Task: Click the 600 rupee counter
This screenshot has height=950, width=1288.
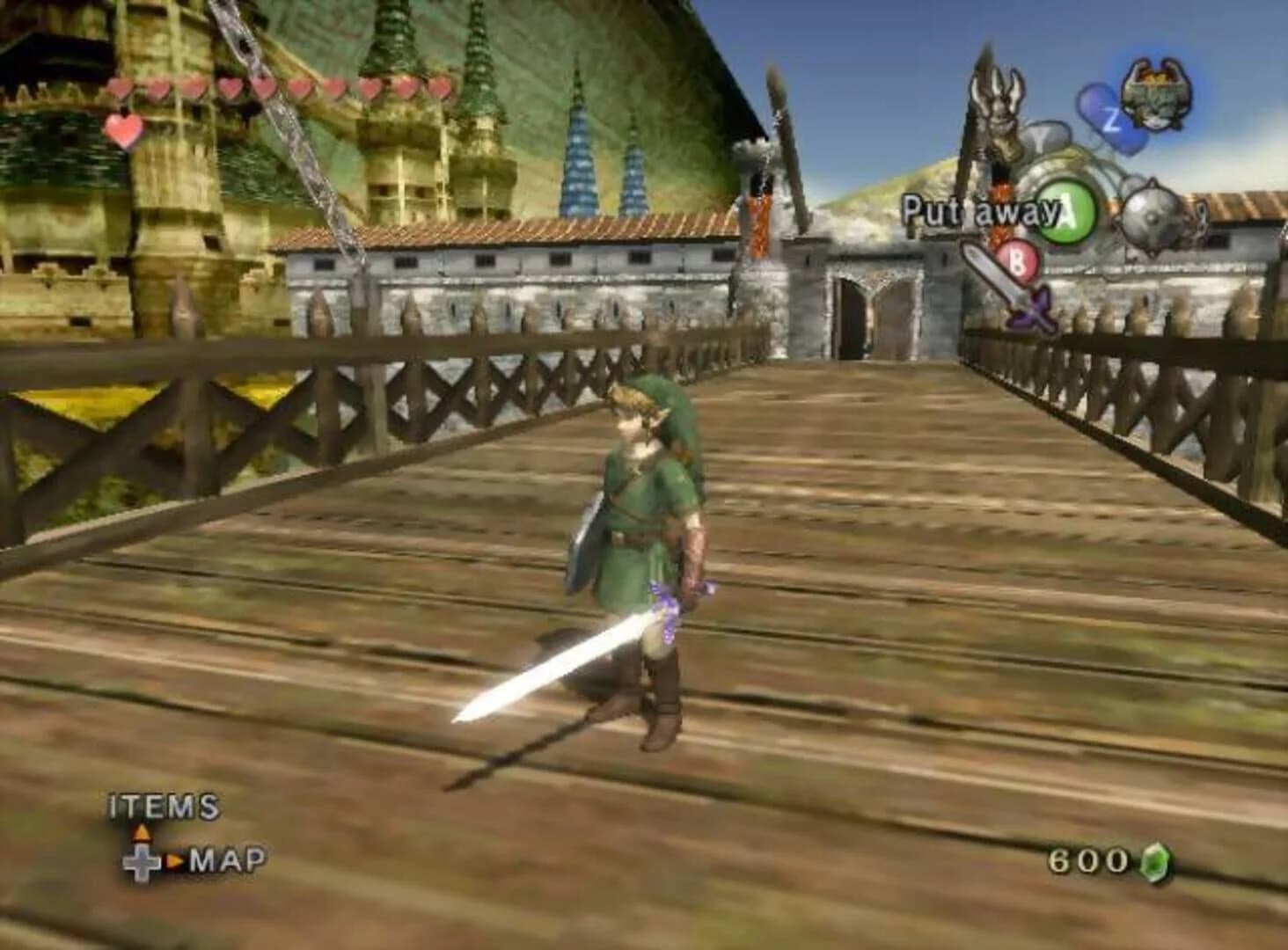Action: pyautogui.click(x=1087, y=862)
